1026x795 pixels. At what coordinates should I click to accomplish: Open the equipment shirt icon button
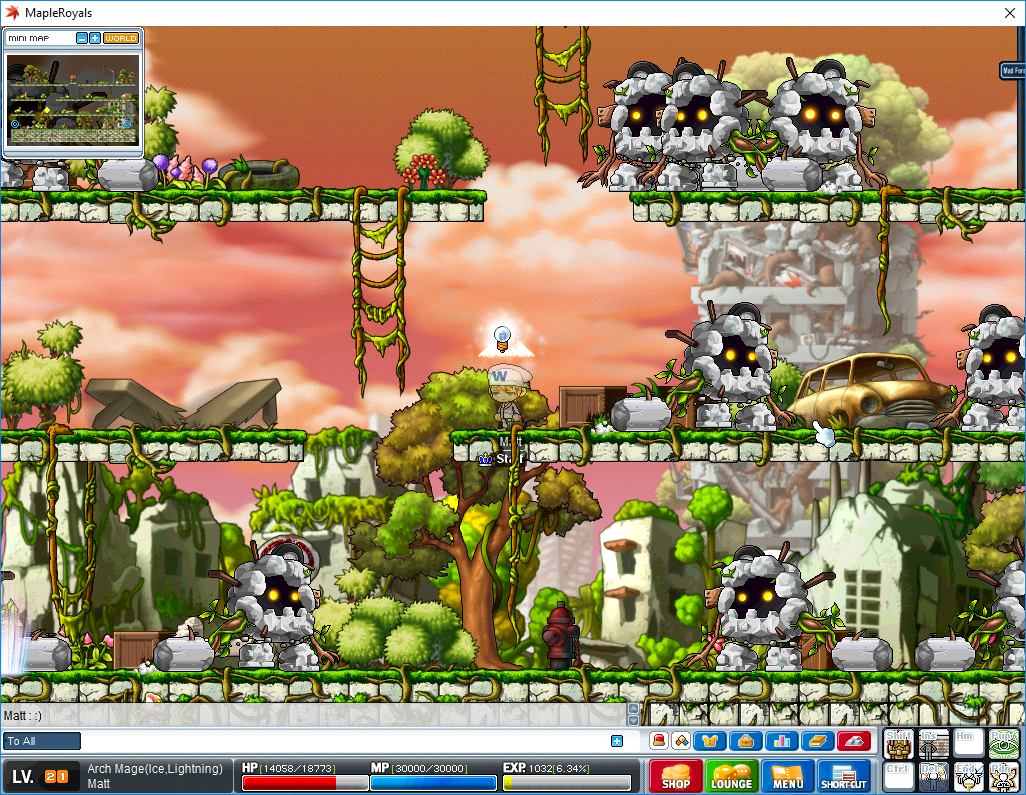[711, 741]
